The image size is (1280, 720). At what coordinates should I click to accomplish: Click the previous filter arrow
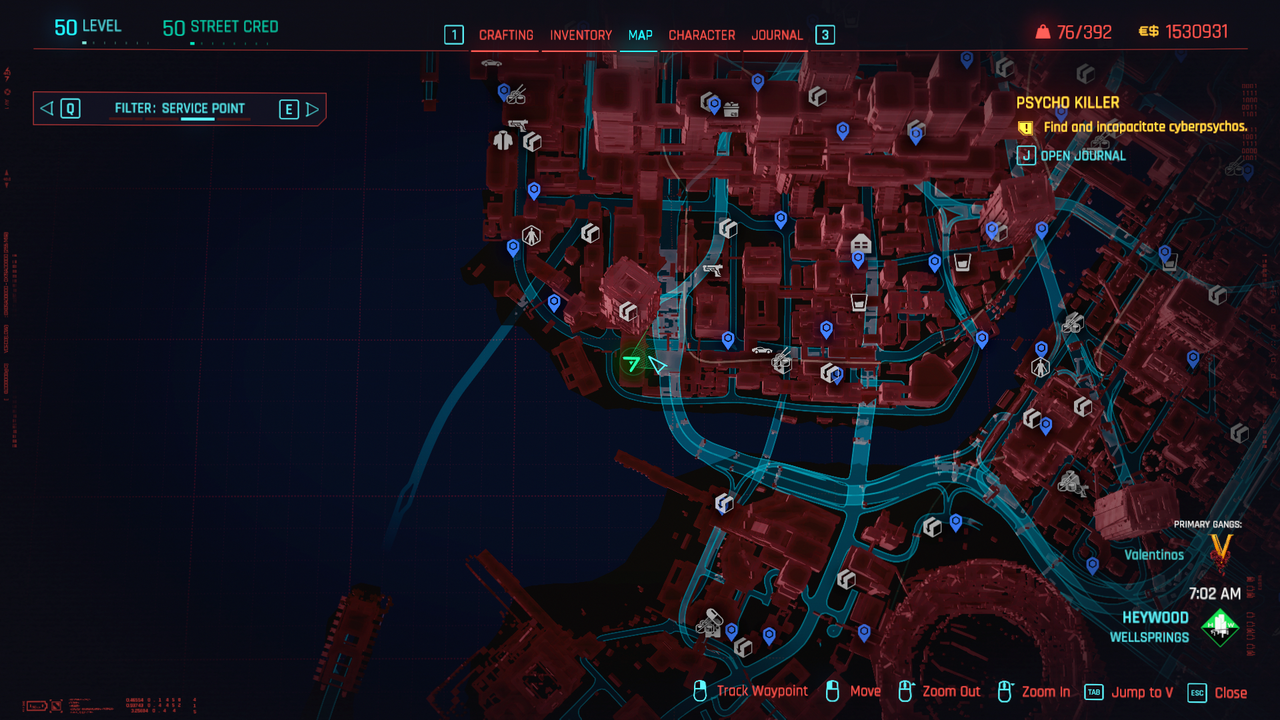(x=46, y=109)
